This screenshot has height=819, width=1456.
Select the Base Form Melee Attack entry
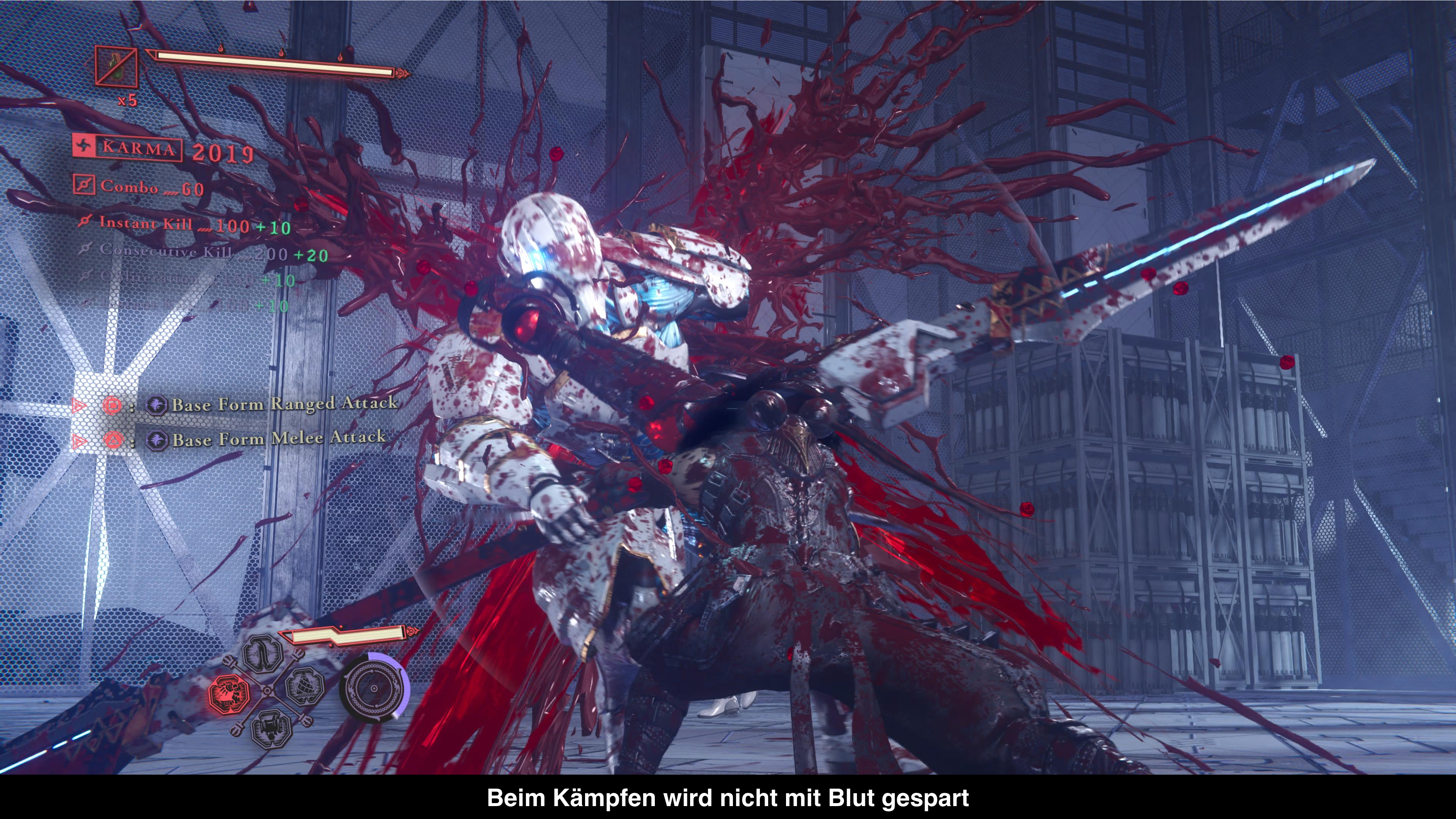click(279, 439)
